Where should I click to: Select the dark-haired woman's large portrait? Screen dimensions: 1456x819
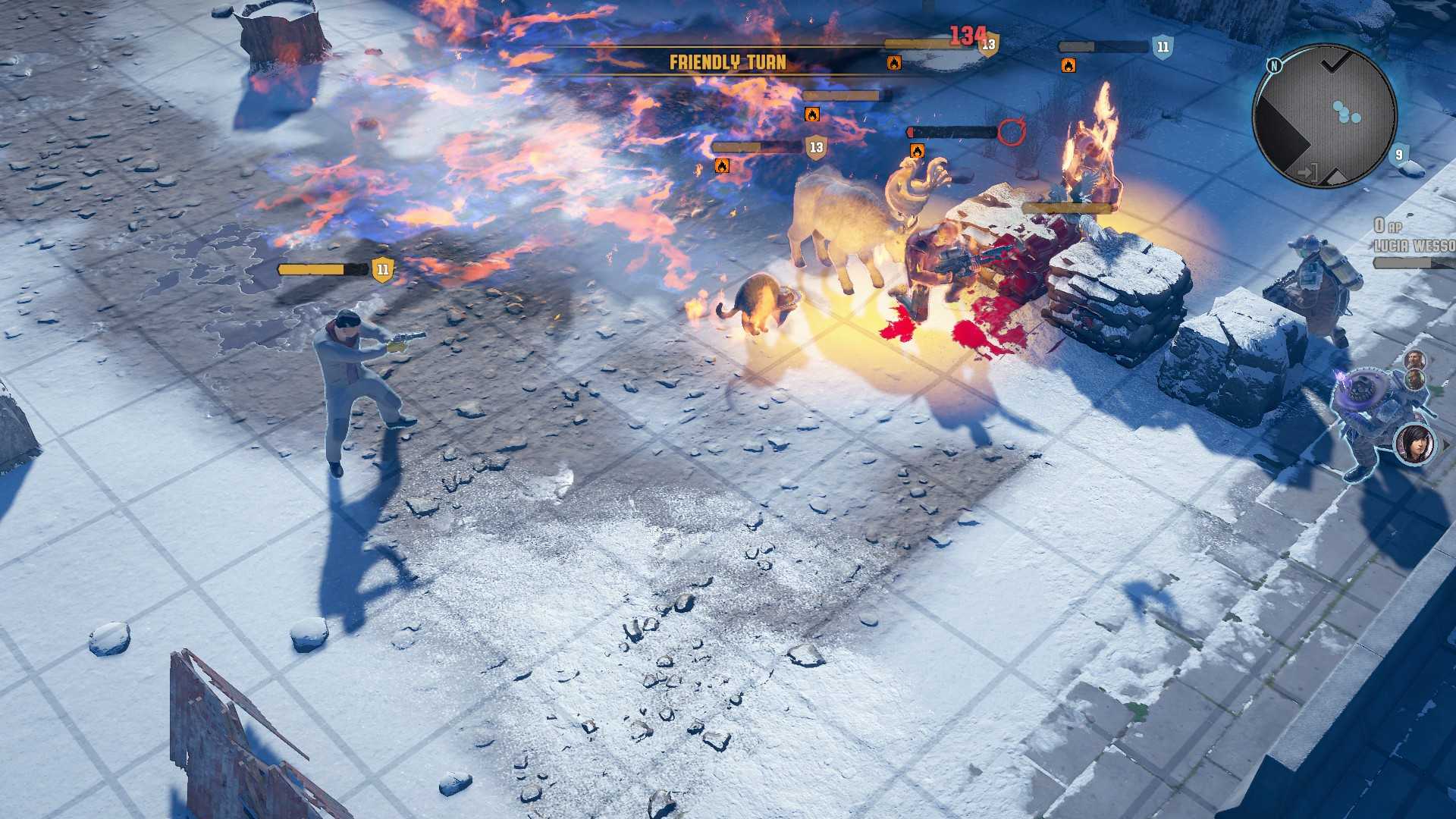1415,444
